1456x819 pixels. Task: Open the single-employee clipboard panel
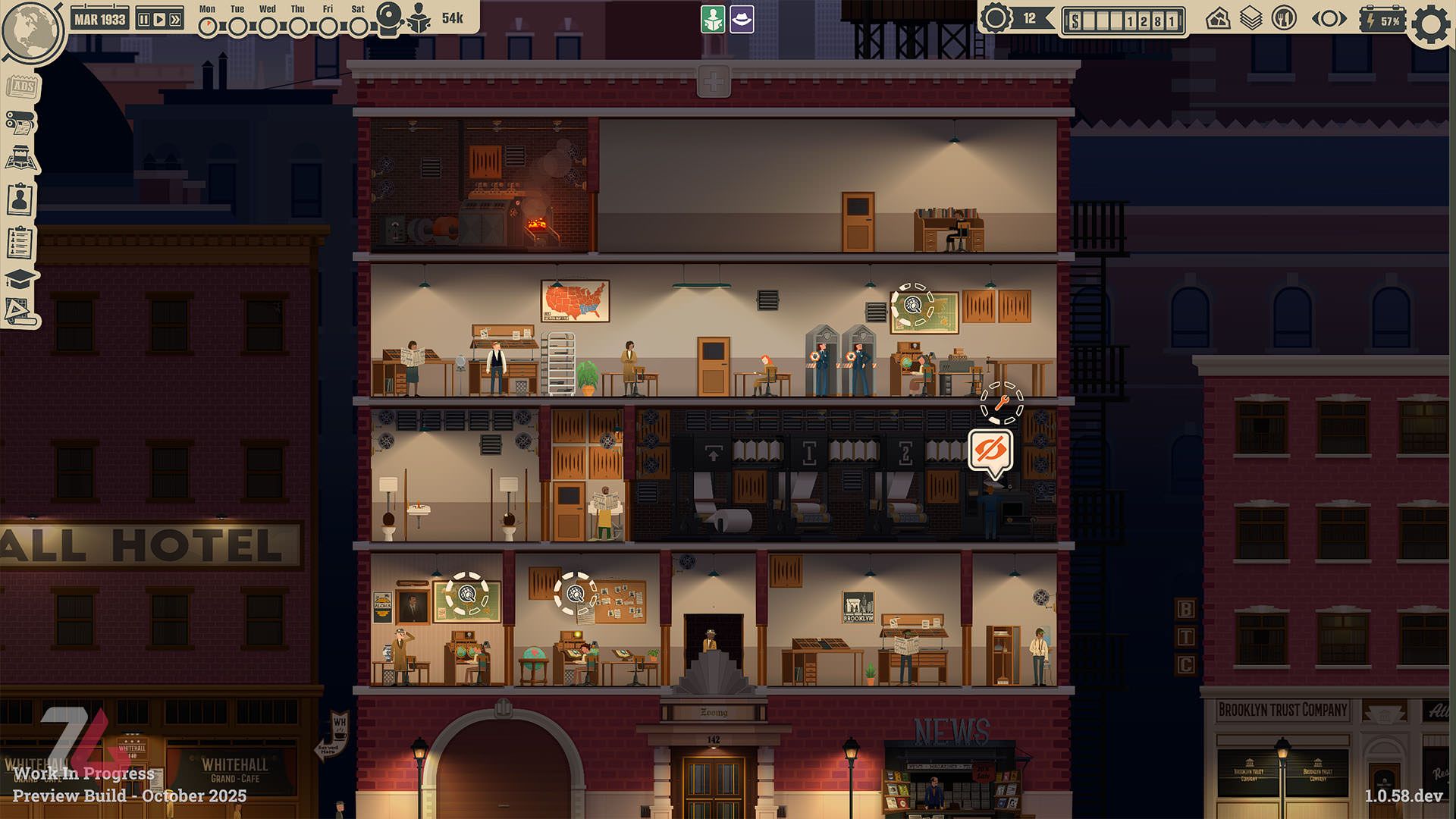point(20,200)
